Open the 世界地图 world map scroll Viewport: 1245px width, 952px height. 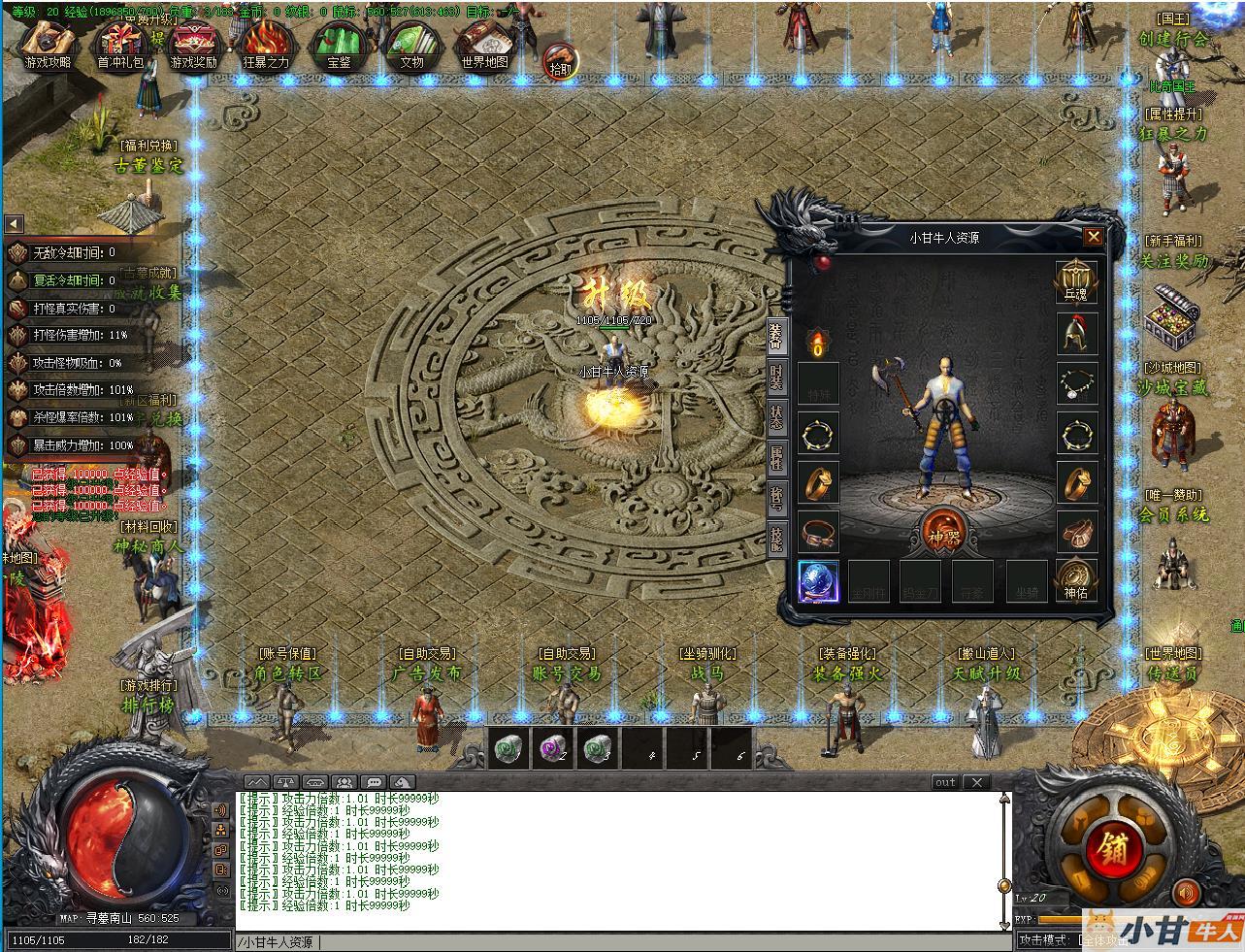pos(484,45)
